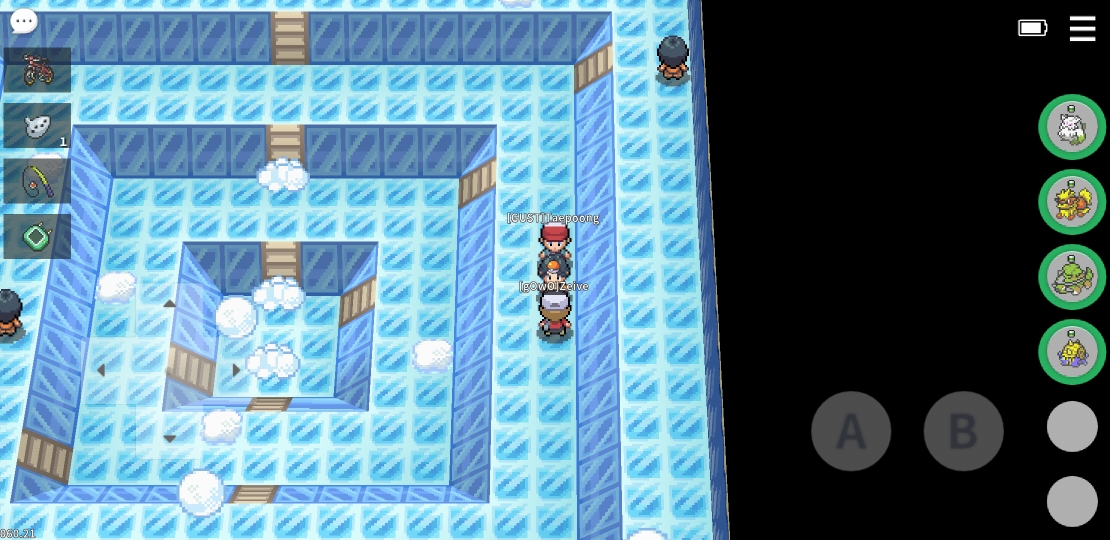Screen dimensions: 1110x540
Task: Use the fishing rod hotkey
Action: [38, 181]
